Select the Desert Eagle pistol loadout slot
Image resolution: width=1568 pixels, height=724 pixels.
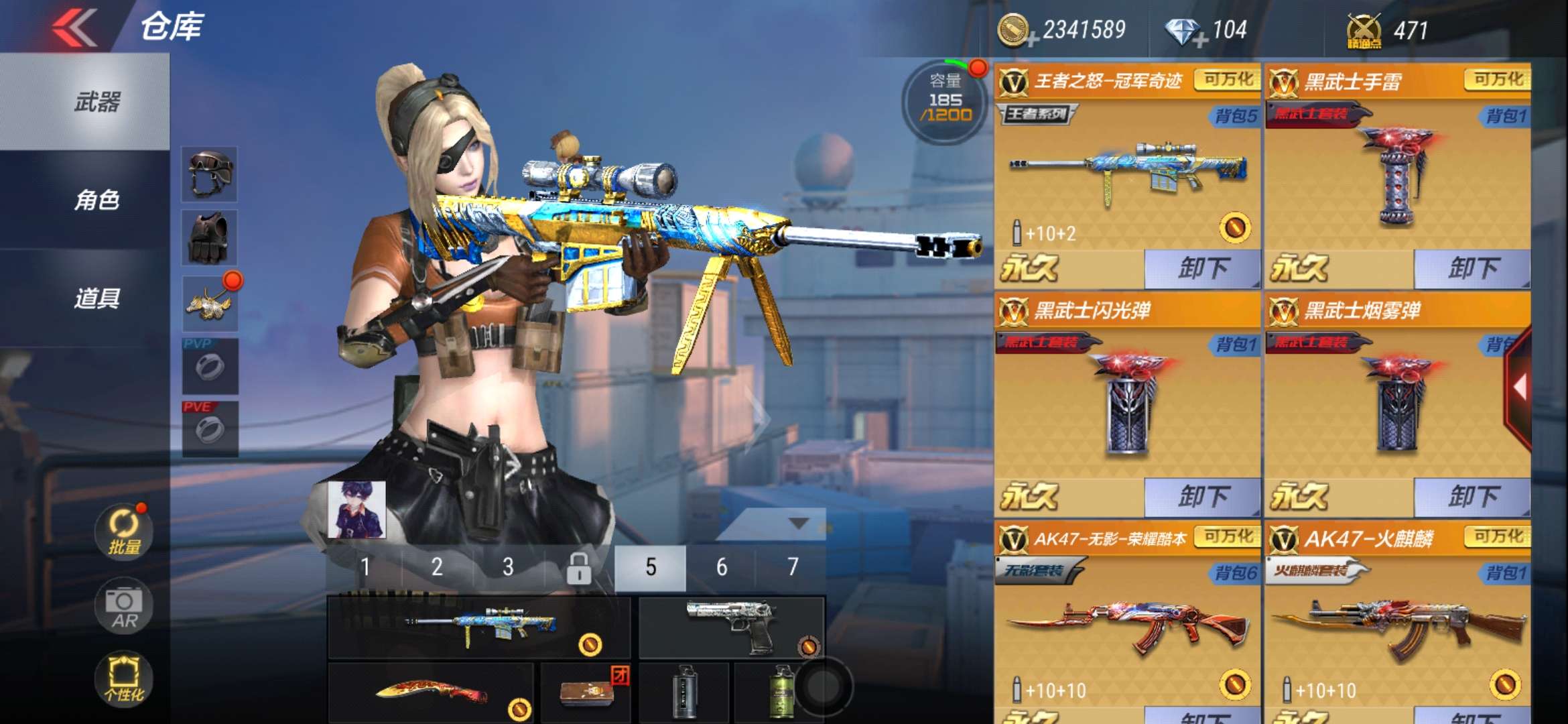(731, 627)
